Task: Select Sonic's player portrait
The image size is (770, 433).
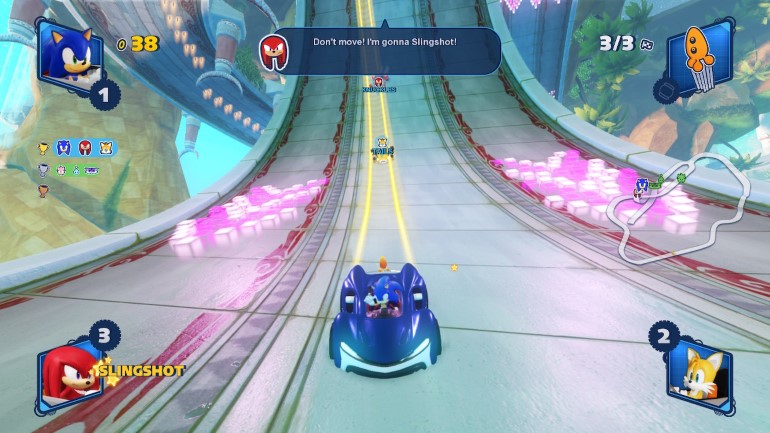Action: 69,53
